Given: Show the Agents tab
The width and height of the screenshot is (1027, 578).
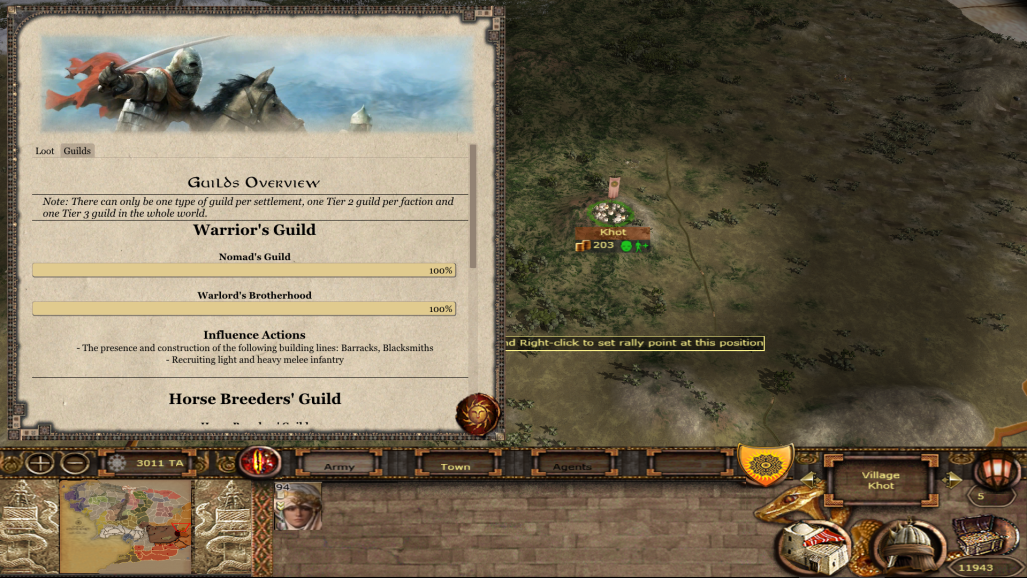Looking at the screenshot, I should pos(572,466).
